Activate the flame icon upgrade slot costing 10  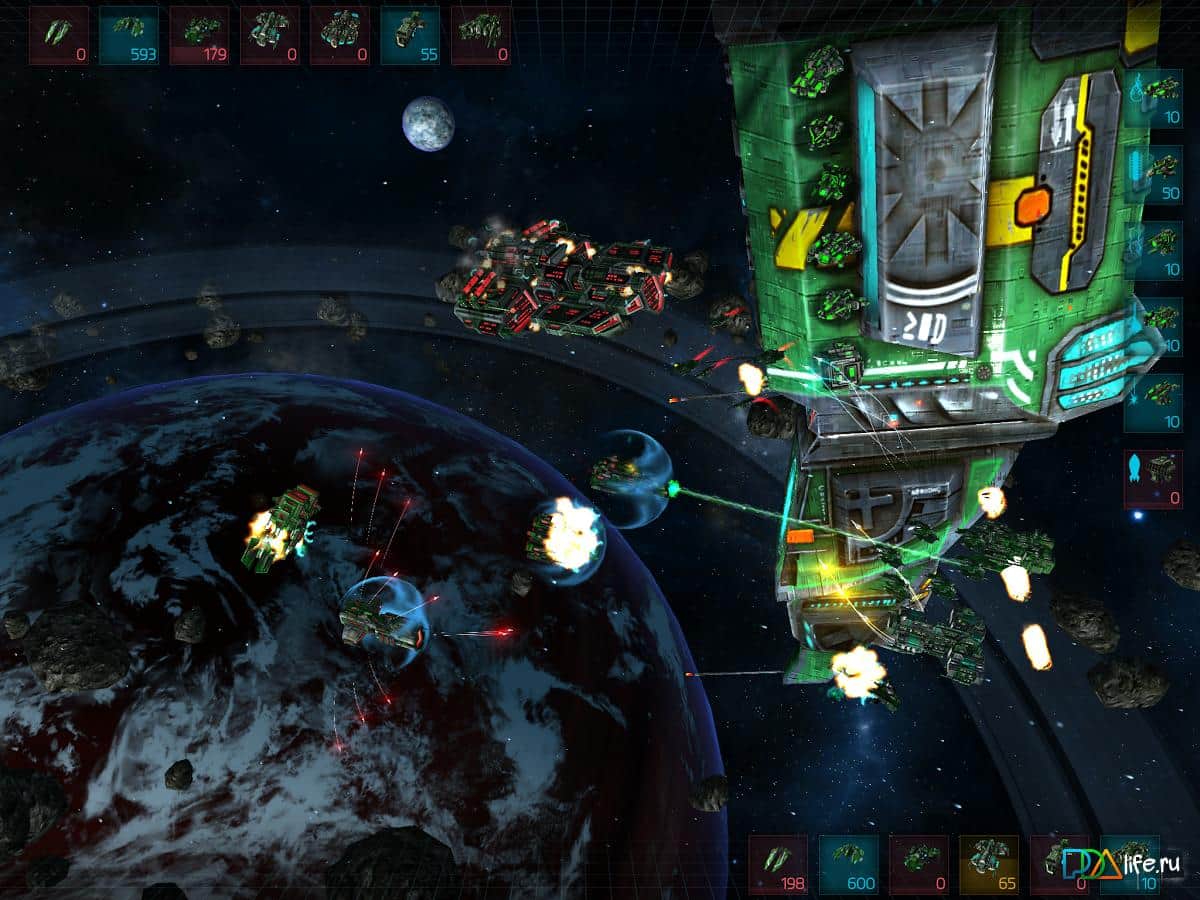(1153, 98)
